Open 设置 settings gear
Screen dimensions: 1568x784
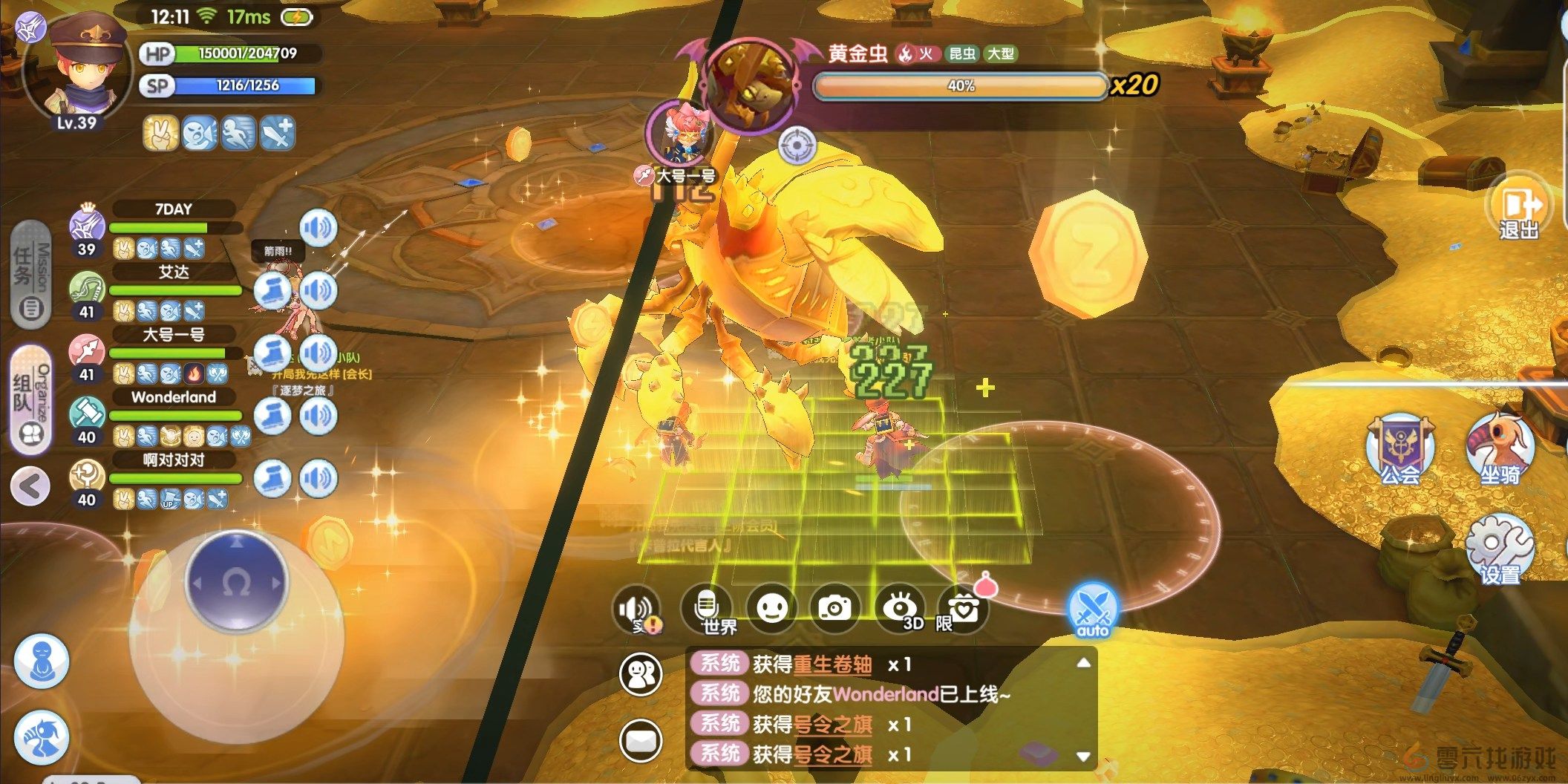tap(1500, 549)
